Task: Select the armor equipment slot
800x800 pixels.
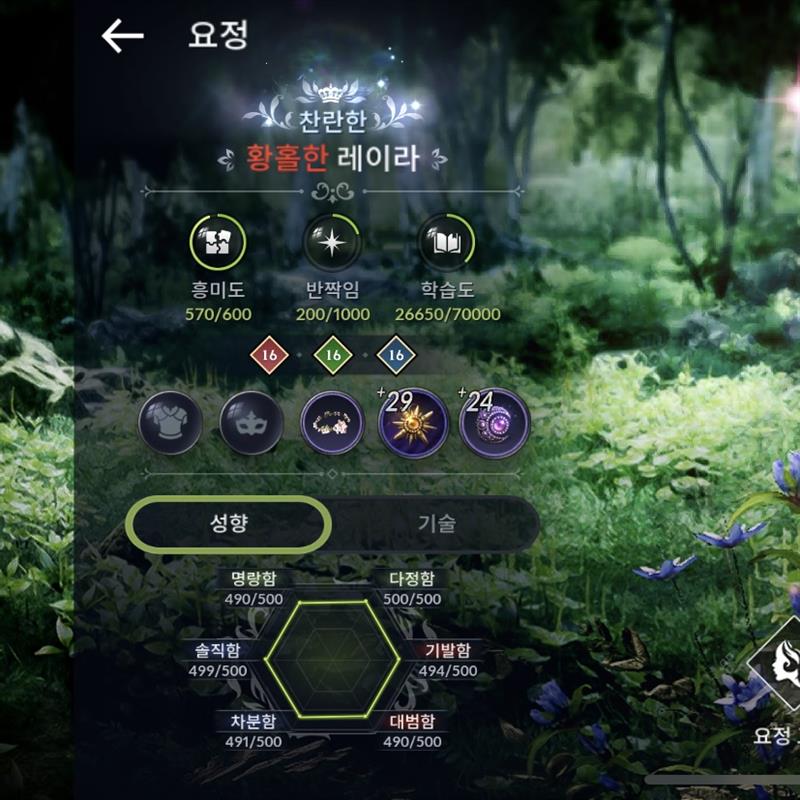Action: 171,421
